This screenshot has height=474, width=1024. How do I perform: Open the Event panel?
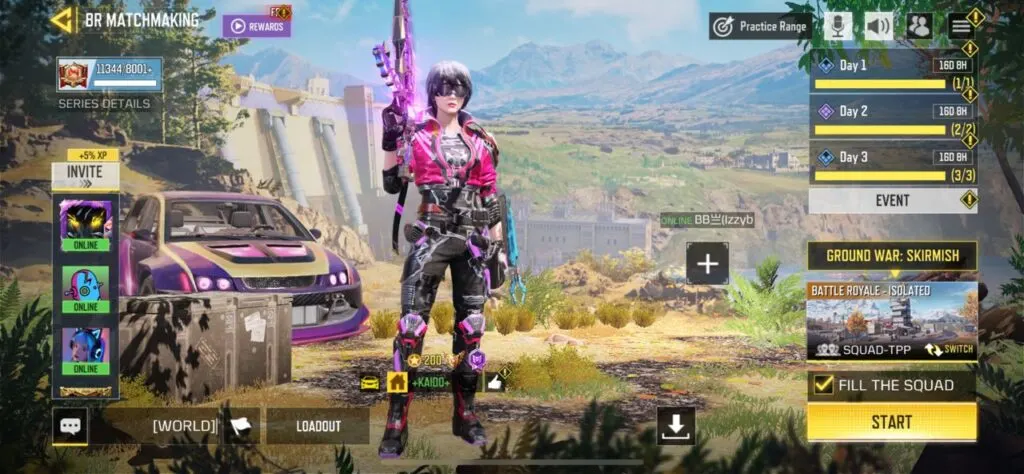(x=892, y=201)
